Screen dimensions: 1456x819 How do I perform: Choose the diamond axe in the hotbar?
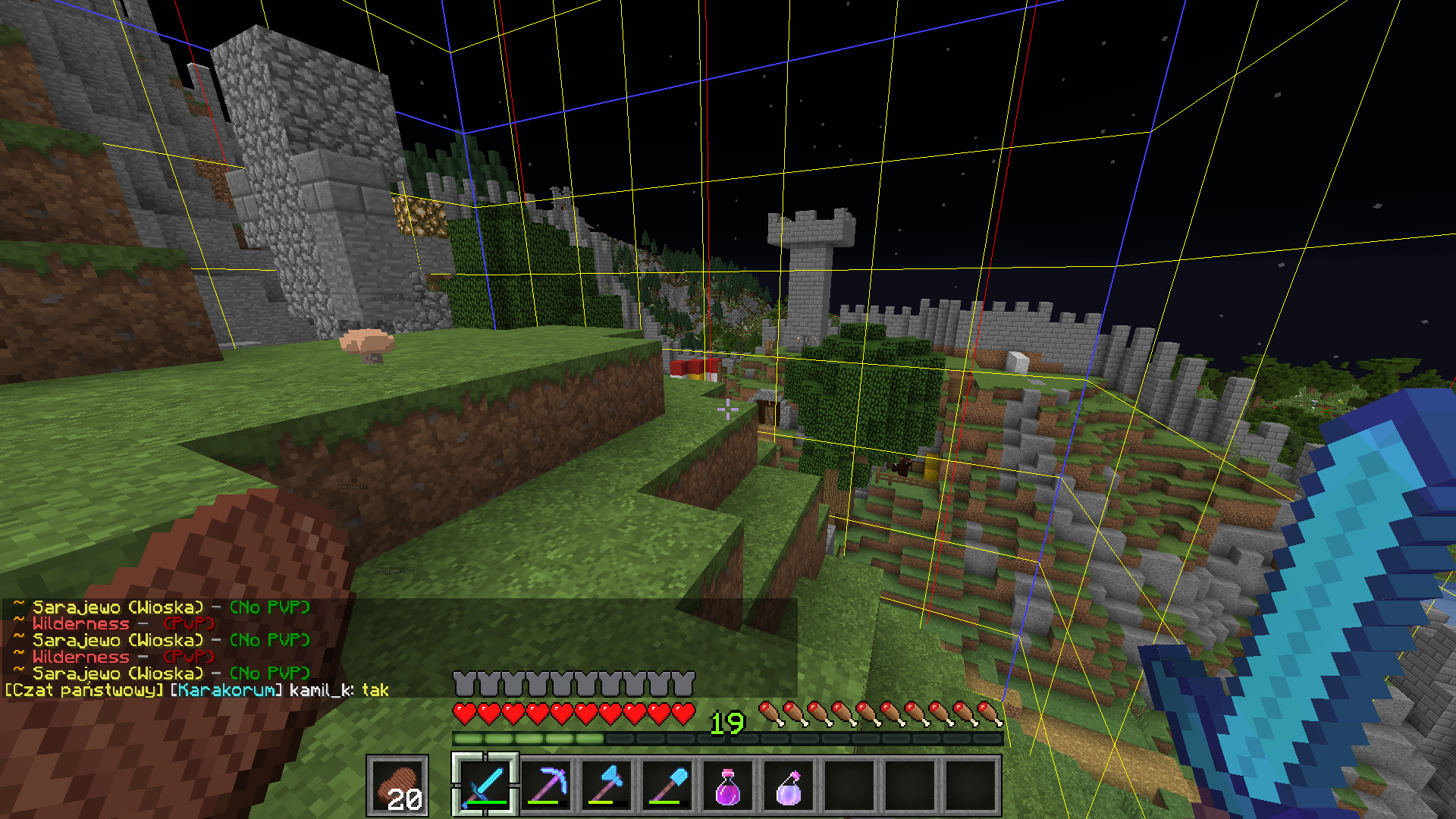point(607,786)
